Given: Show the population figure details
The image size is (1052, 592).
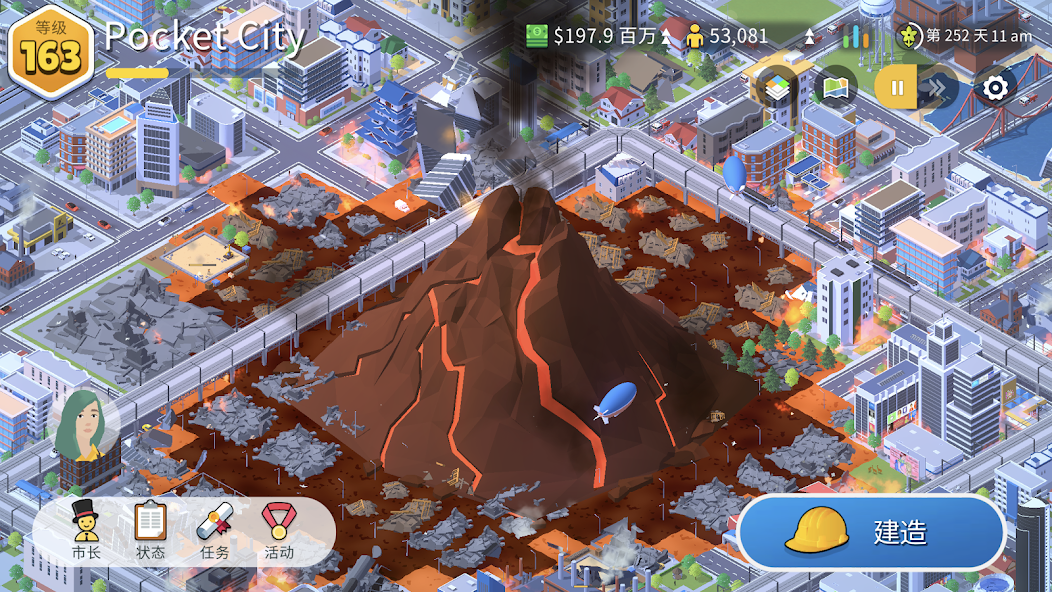Looking at the screenshot, I should click(727, 36).
